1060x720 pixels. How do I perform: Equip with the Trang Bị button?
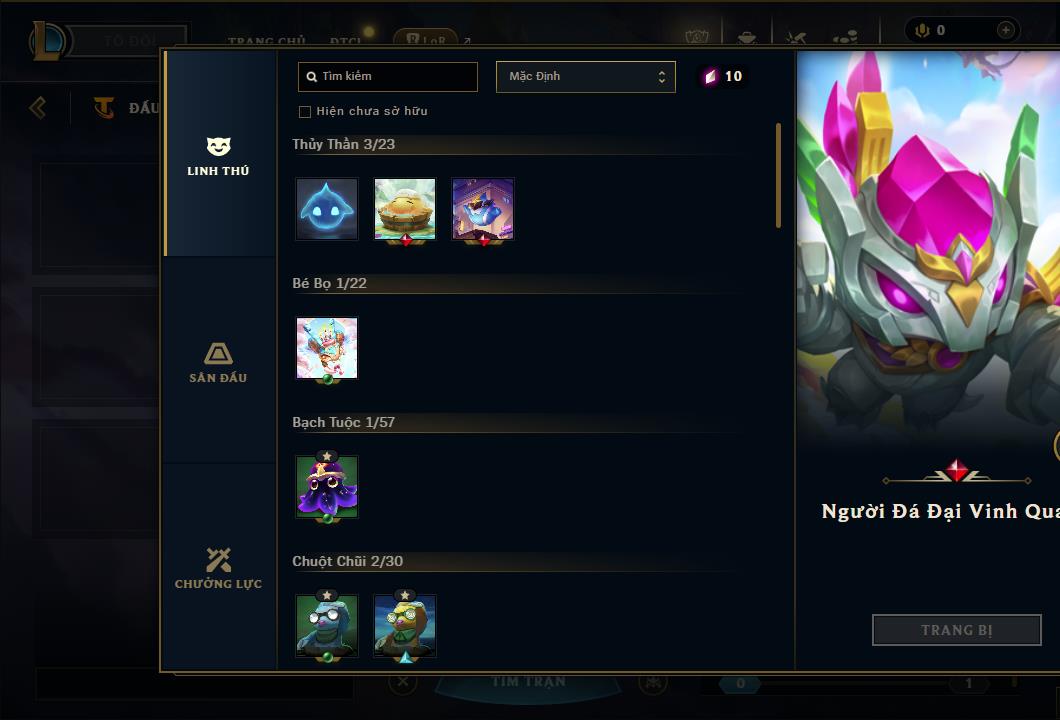pyautogui.click(x=957, y=630)
